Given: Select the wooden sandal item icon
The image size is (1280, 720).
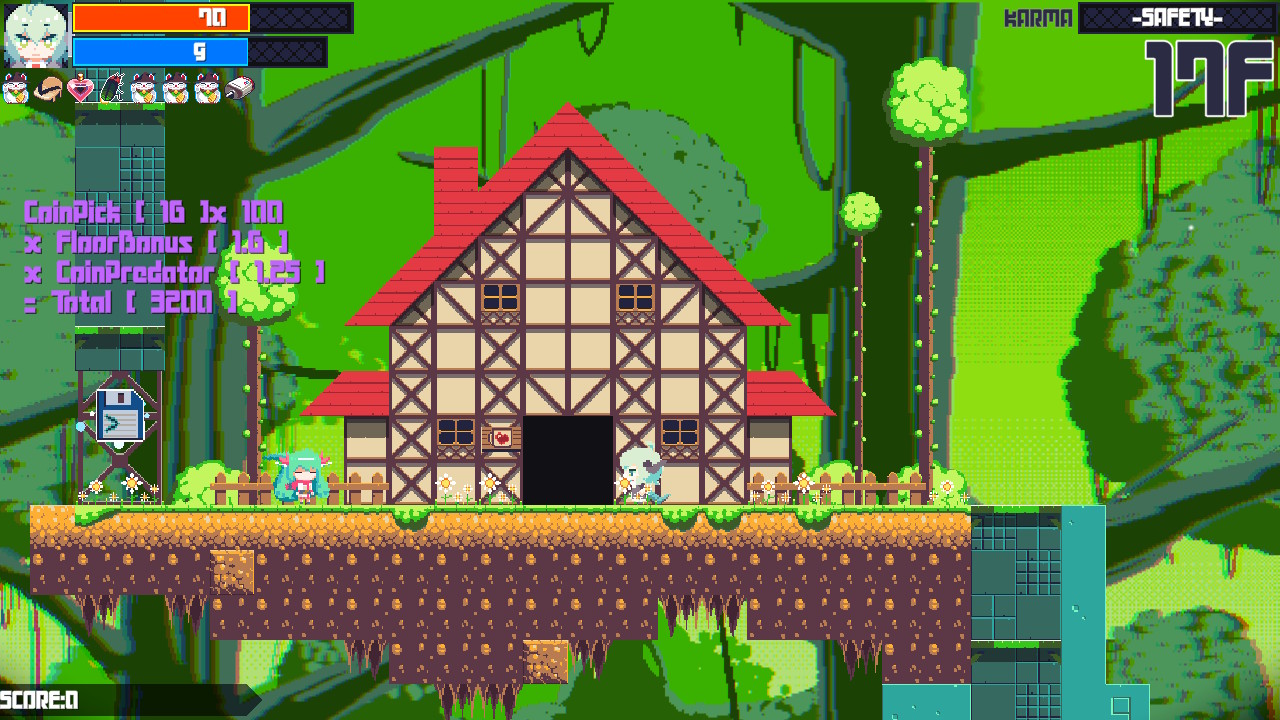Looking at the screenshot, I should coord(48,90).
